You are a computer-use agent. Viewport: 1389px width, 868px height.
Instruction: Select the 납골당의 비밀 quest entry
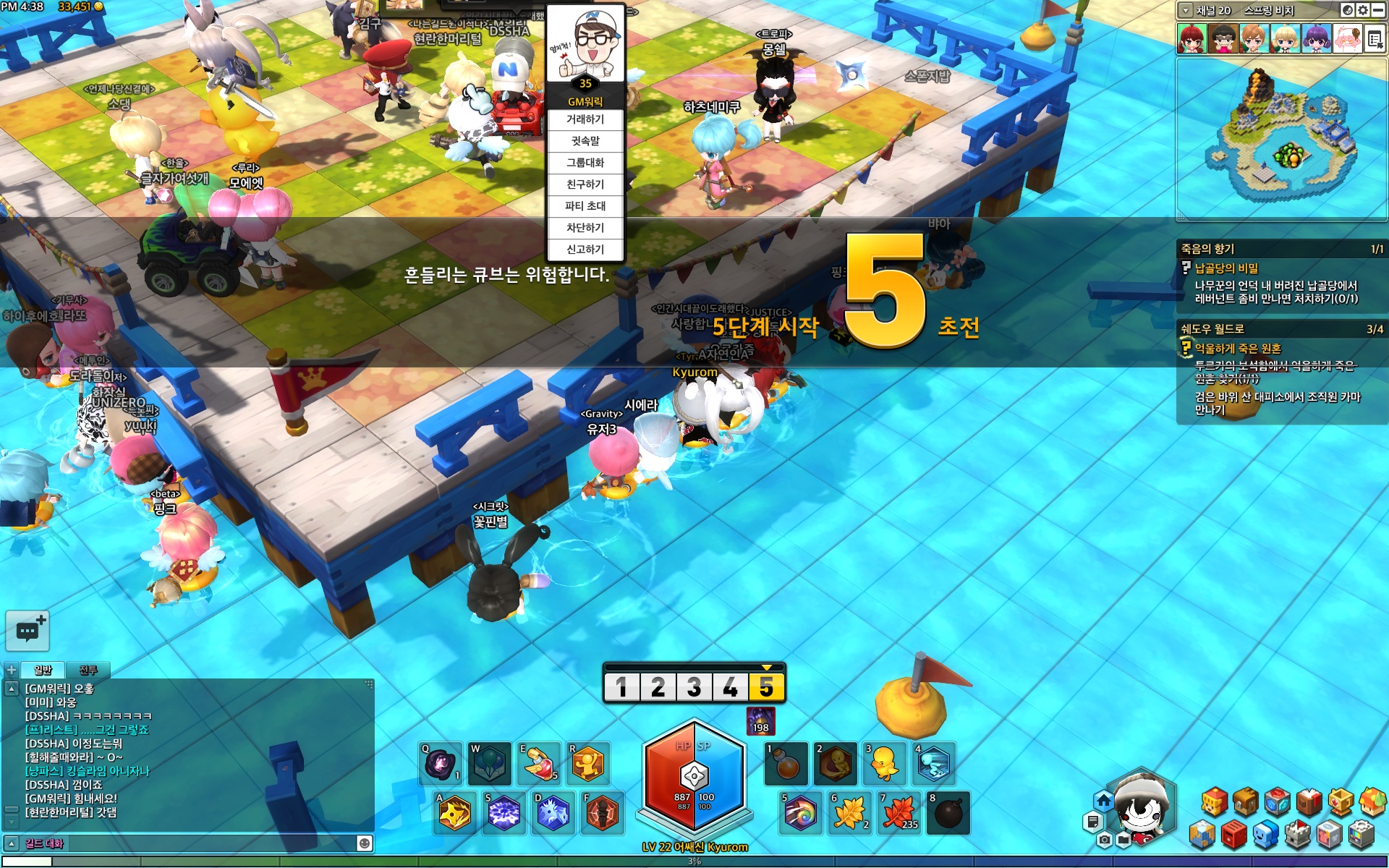click(1226, 268)
